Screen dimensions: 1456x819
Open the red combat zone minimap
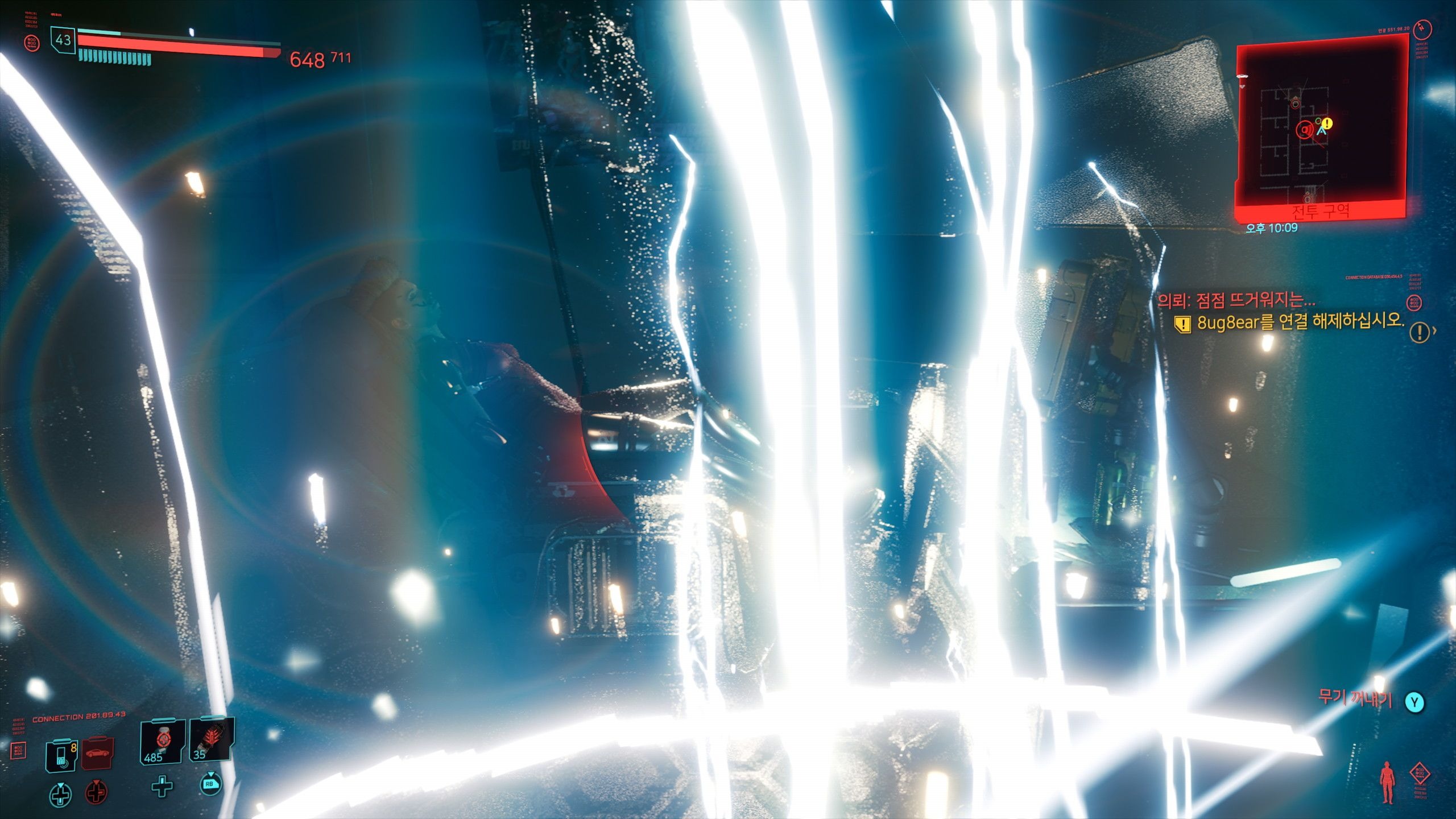1321,128
